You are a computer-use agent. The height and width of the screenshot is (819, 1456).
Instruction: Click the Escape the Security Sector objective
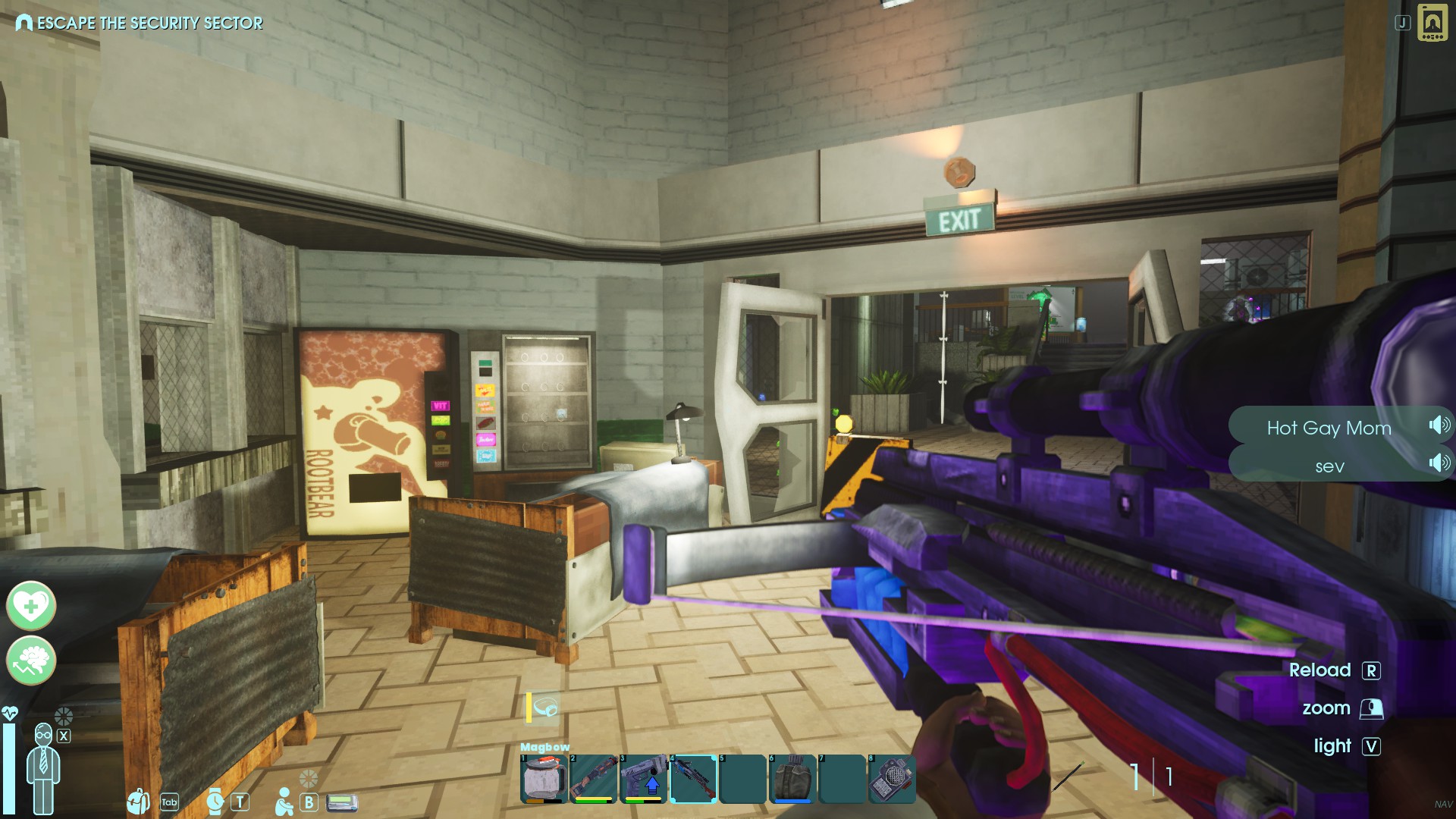(x=140, y=23)
